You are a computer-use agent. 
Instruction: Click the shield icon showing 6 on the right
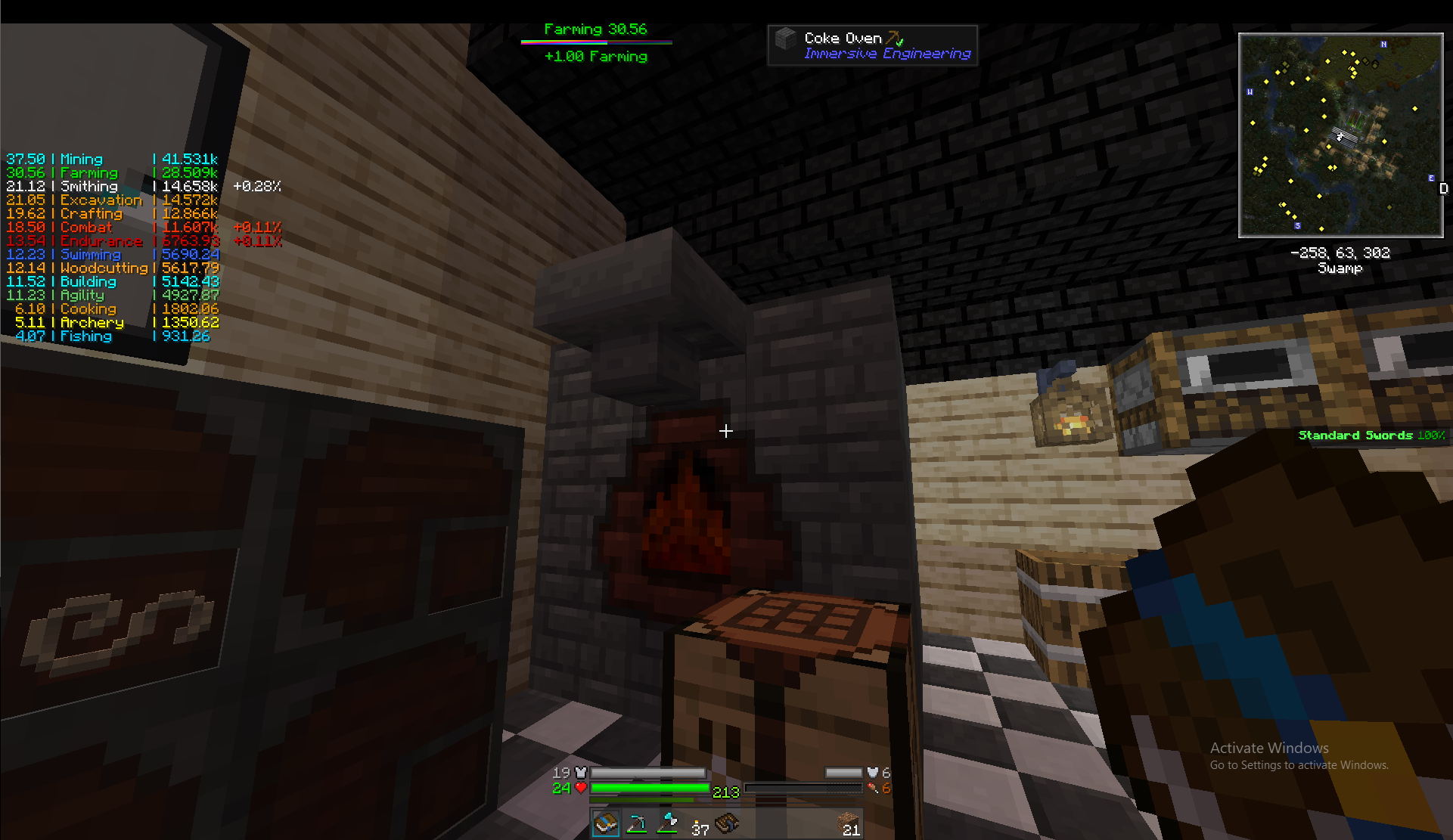click(872, 773)
